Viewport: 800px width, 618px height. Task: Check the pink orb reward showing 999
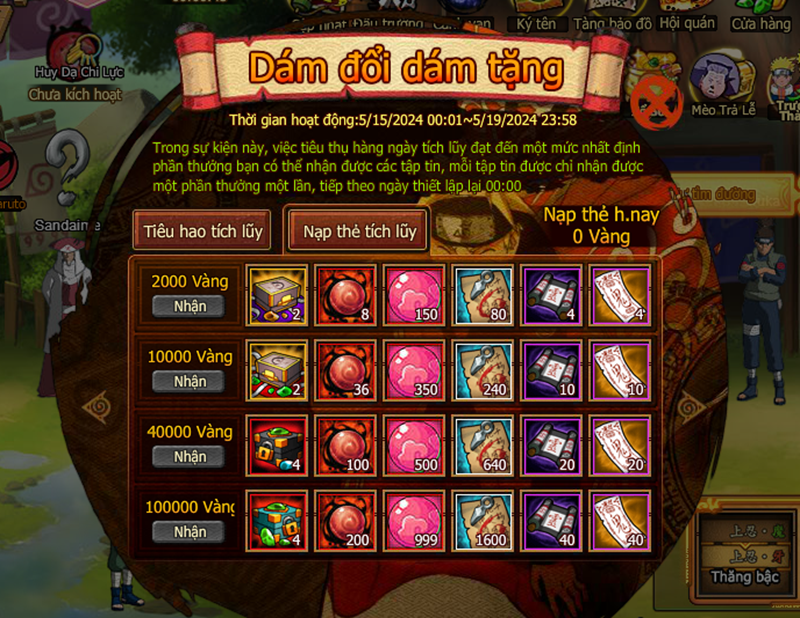(412, 520)
